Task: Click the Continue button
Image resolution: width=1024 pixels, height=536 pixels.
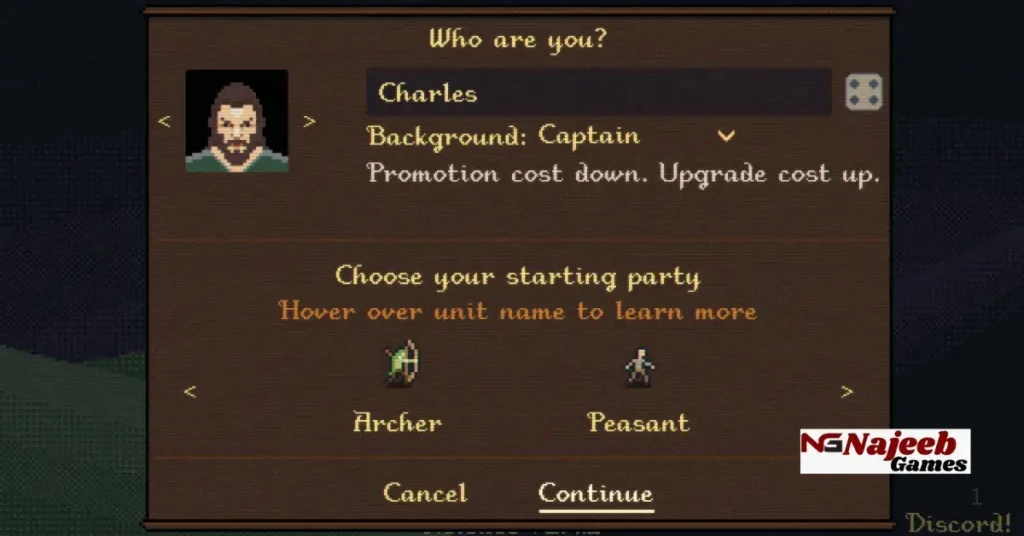Action: [x=595, y=493]
